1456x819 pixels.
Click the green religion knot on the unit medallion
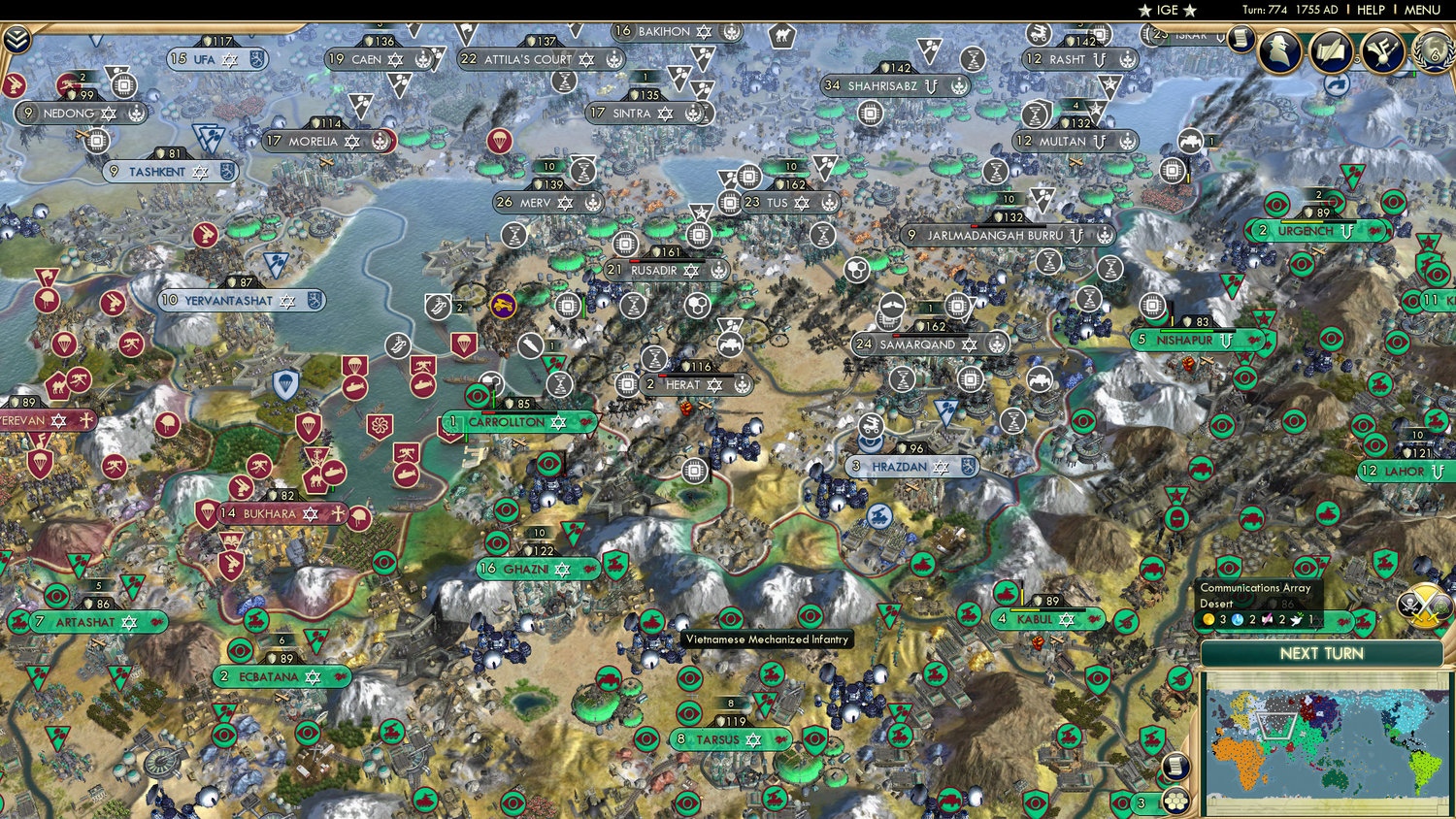(1439, 604)
